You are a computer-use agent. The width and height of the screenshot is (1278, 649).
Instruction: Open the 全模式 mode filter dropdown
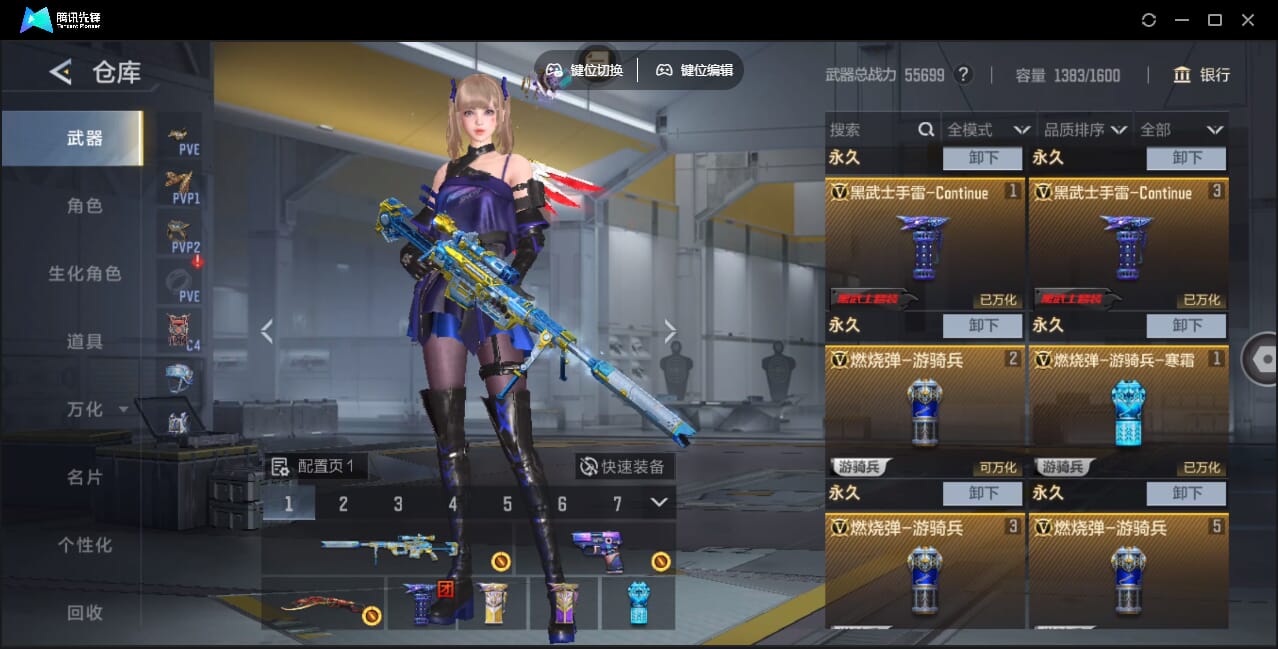click(x=988, y=130)
